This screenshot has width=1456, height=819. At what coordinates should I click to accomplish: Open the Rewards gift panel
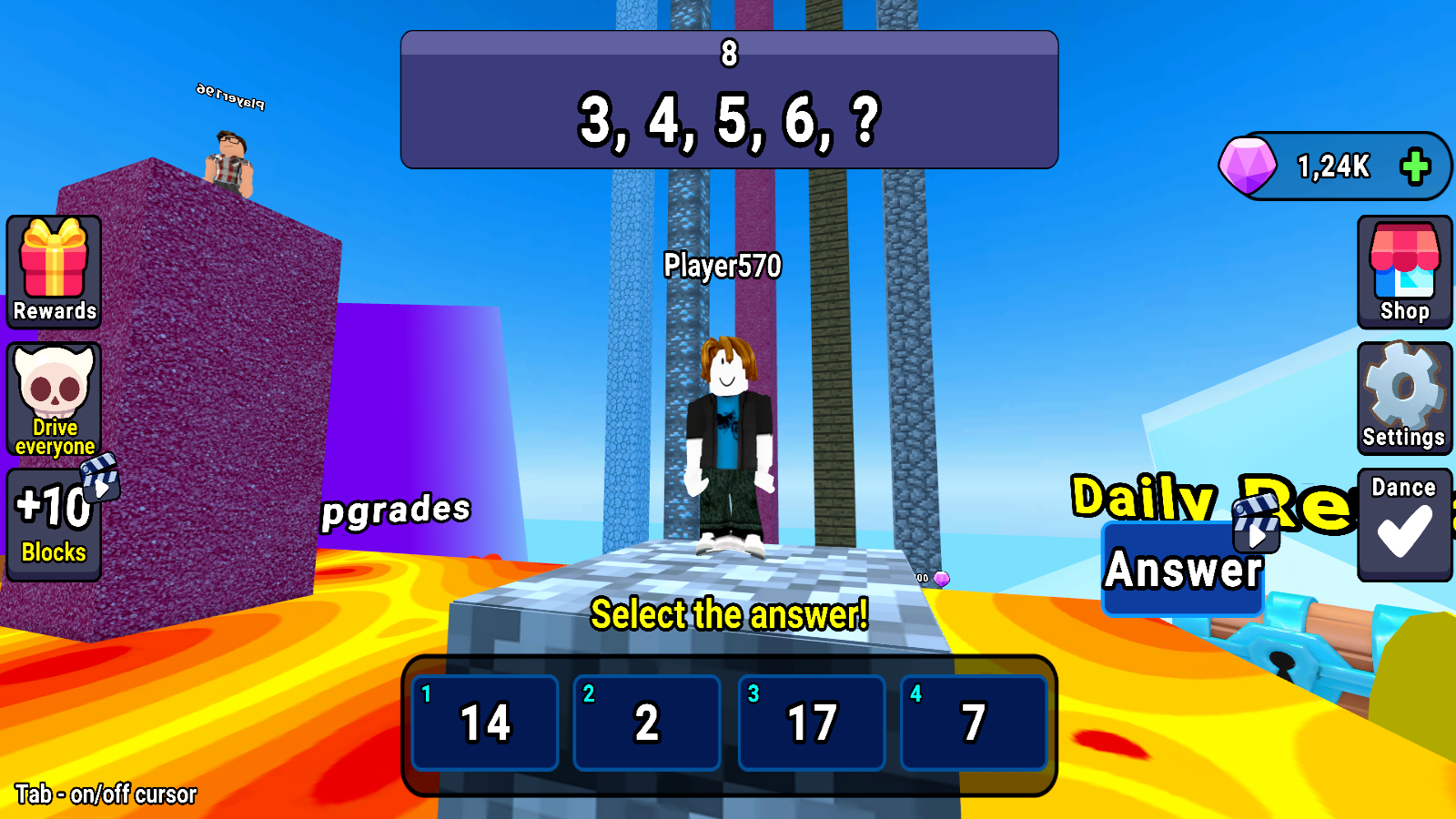point(54,270)
